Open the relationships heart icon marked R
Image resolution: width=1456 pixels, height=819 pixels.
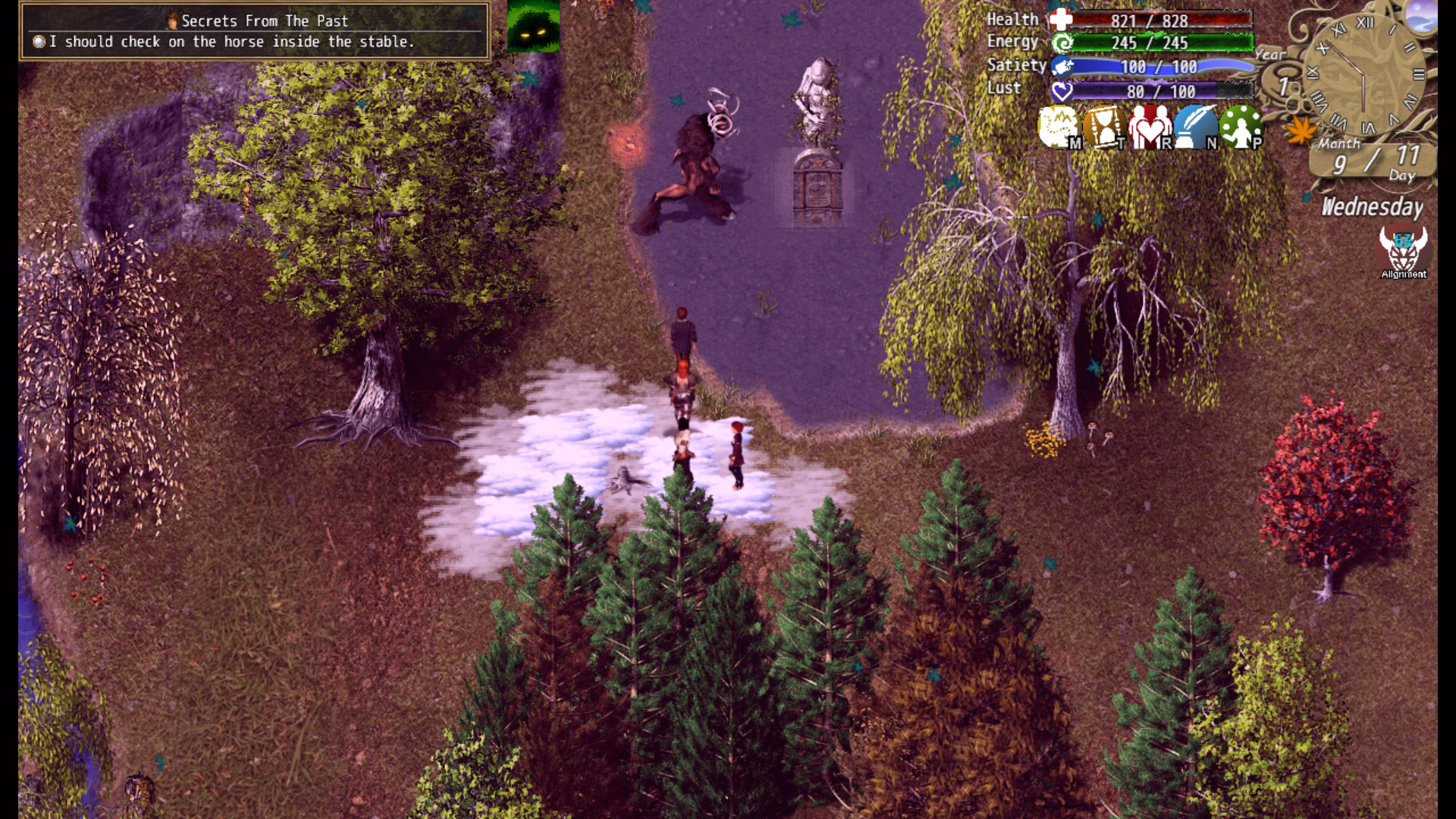[1150, 127]
